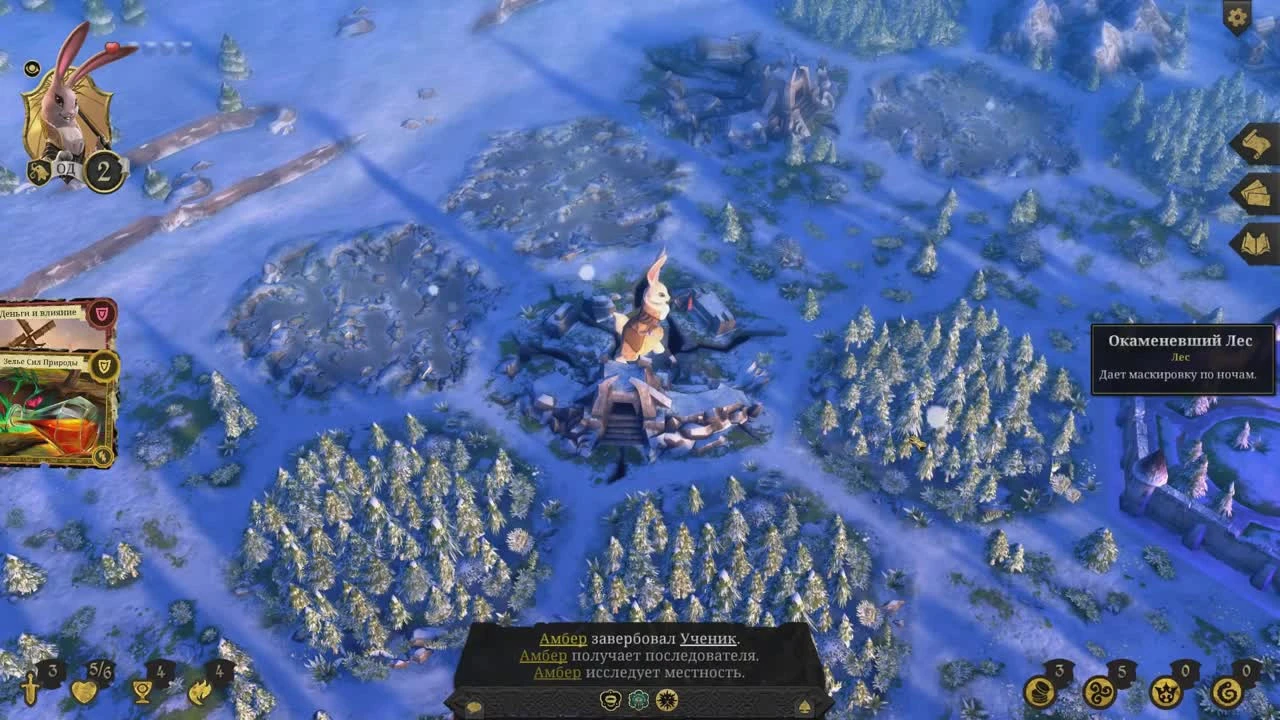Open the letters panel icon on right edge
This screenshot has height=720, width=1280.
coord(1254,140)
